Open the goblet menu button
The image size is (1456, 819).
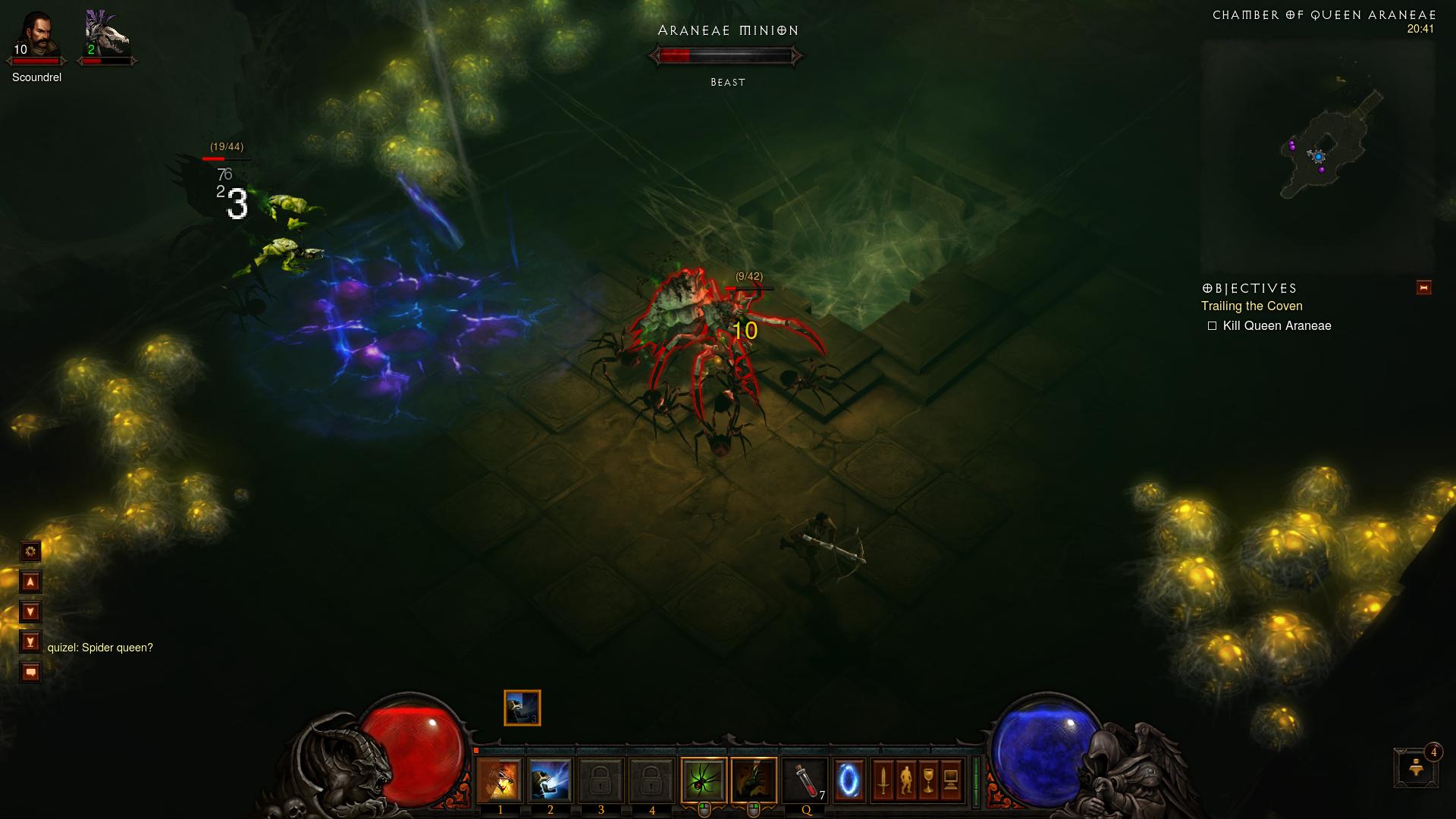click(x=928, y=780)
